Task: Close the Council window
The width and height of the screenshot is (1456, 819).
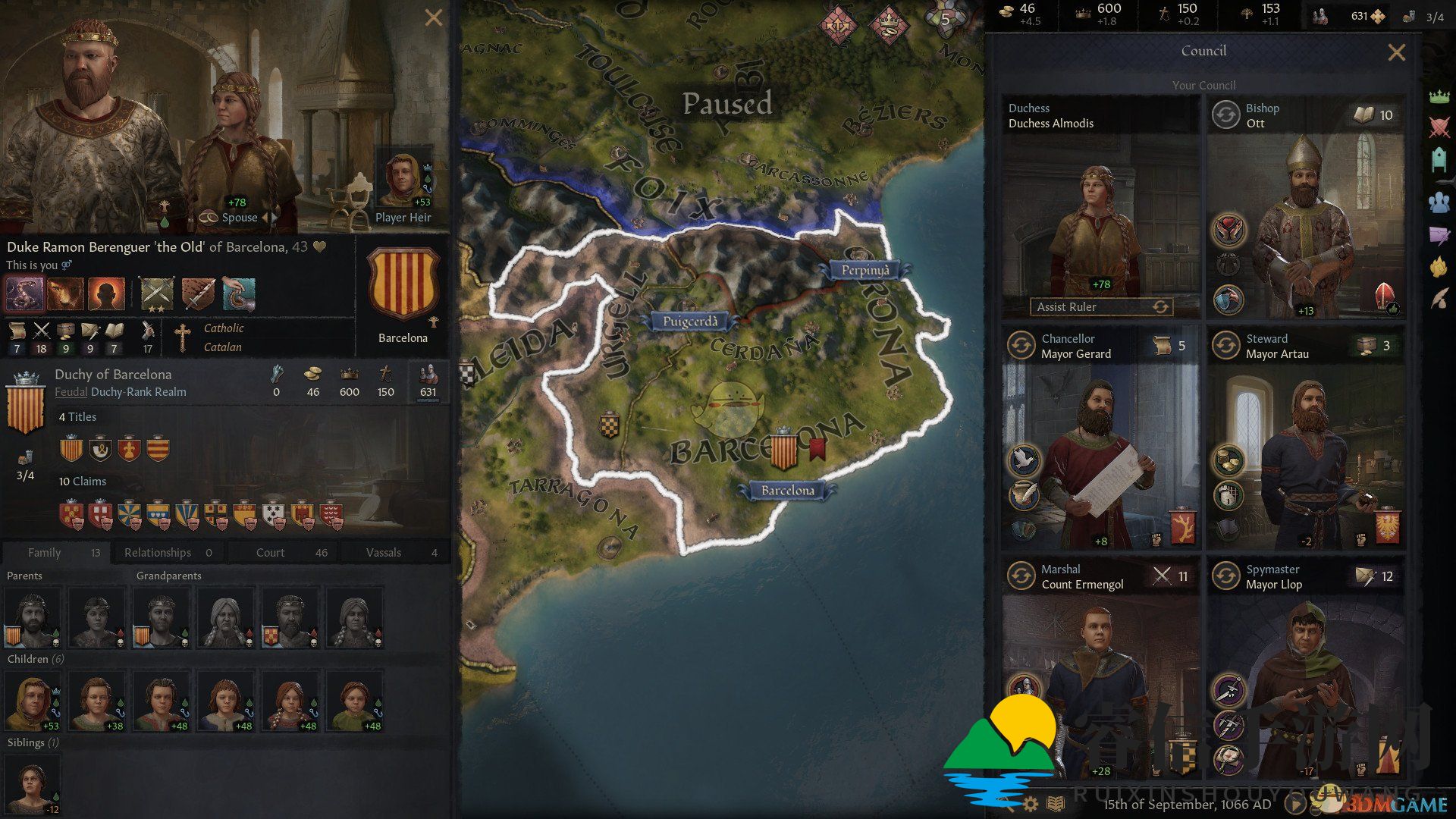Action: coord(1396,52)
